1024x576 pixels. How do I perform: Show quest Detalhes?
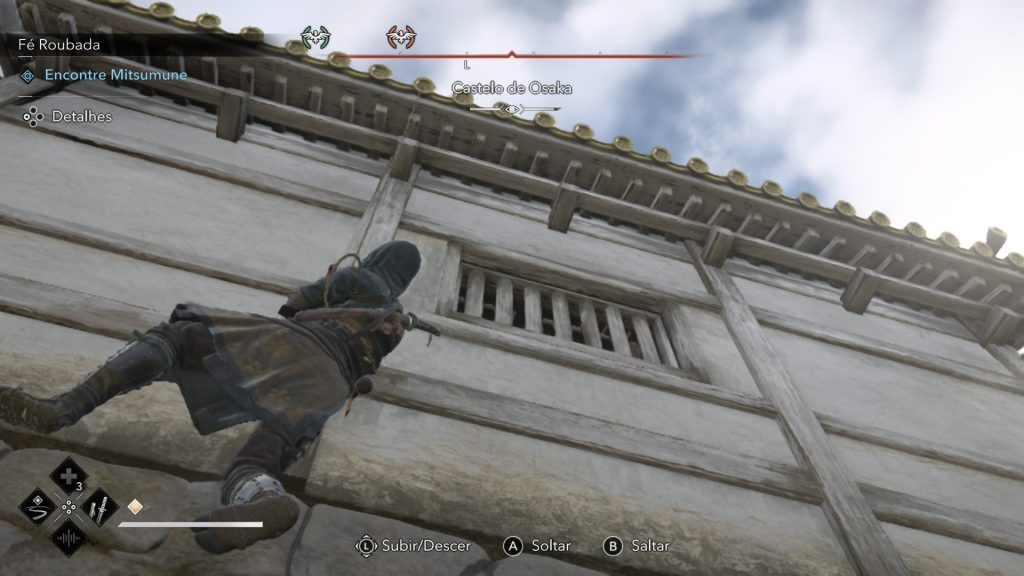coord(83,117)
